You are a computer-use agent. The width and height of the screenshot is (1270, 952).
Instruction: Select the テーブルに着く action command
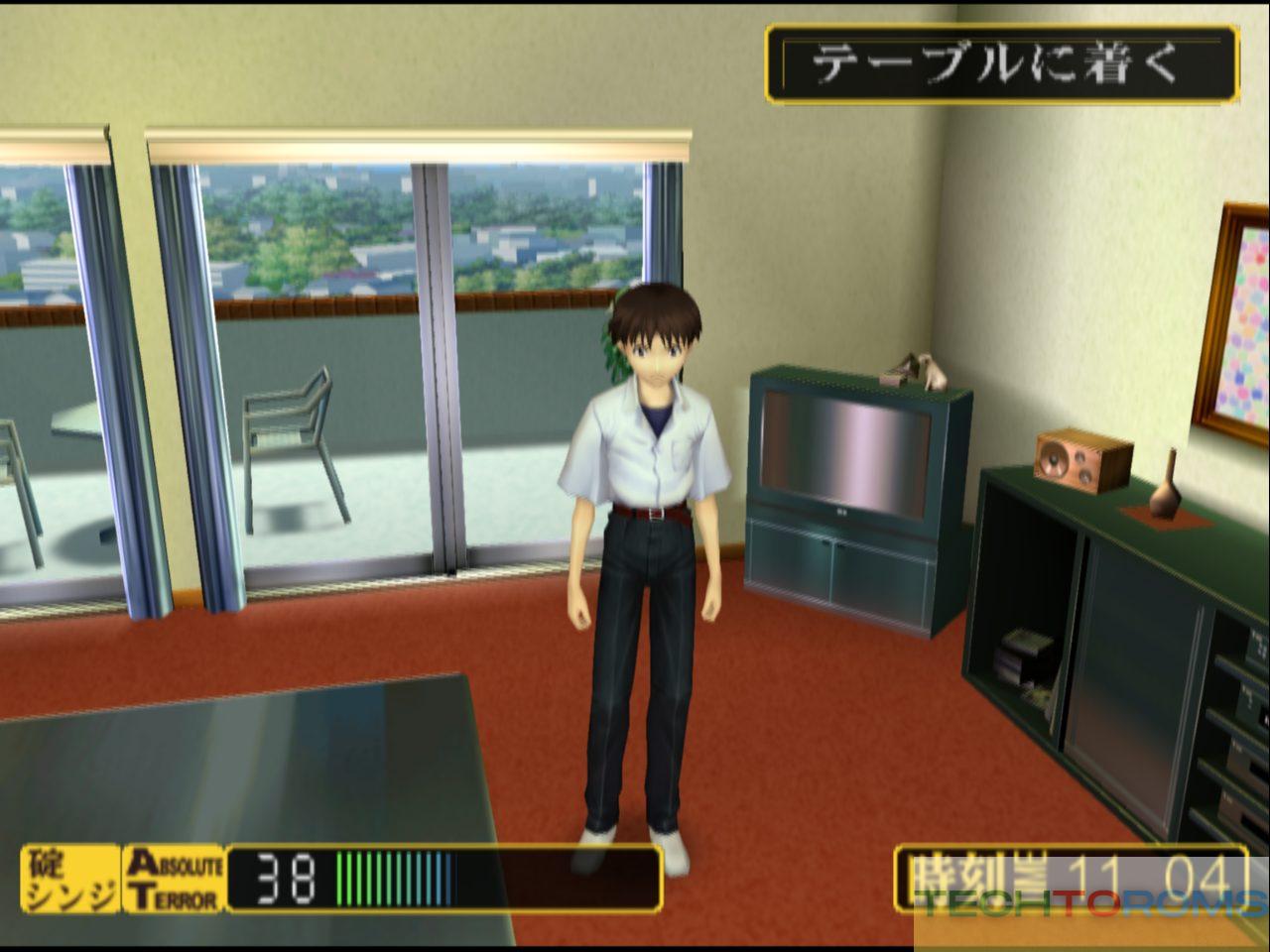click(1001, 63)
